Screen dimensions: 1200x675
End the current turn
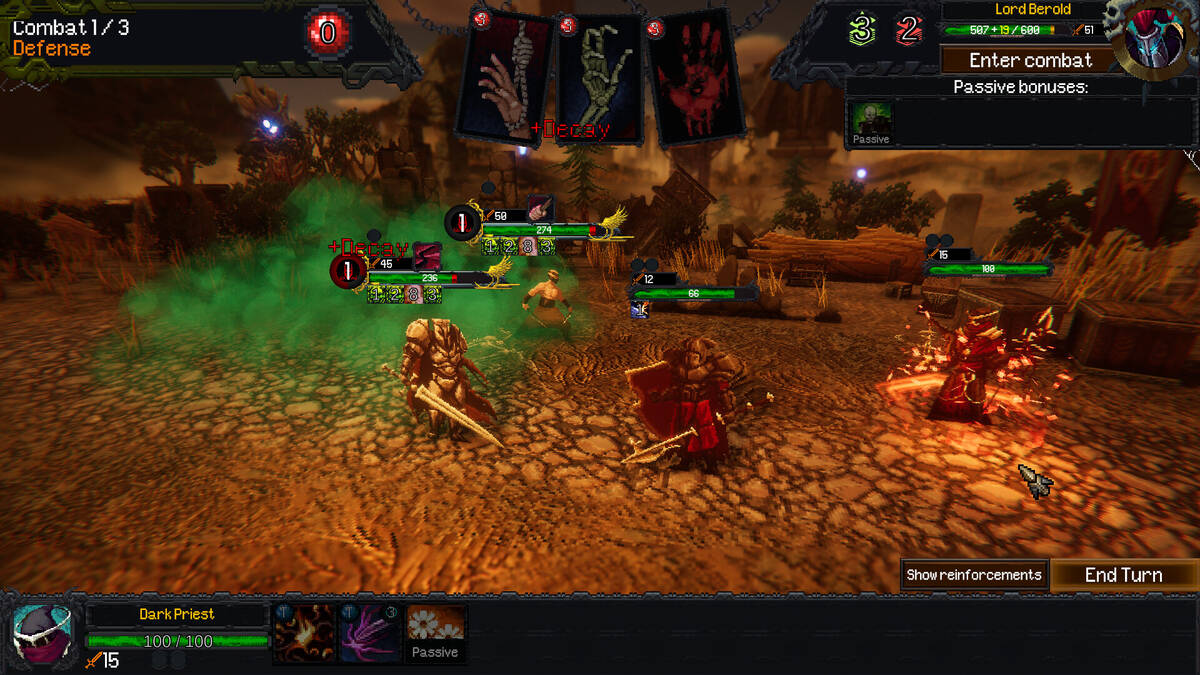click(x=1124, y=575)
